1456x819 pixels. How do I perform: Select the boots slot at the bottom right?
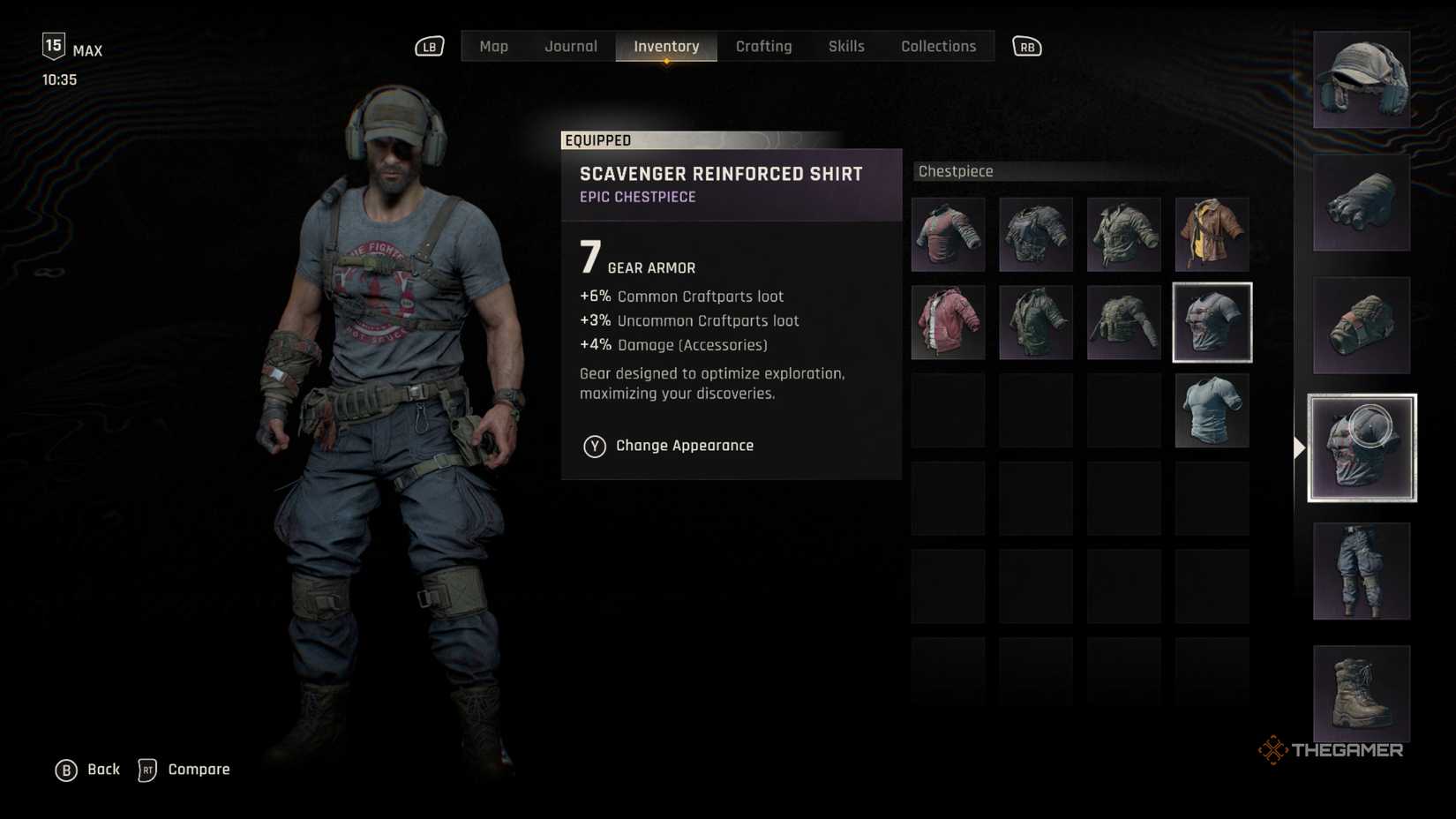[1361, 695]
